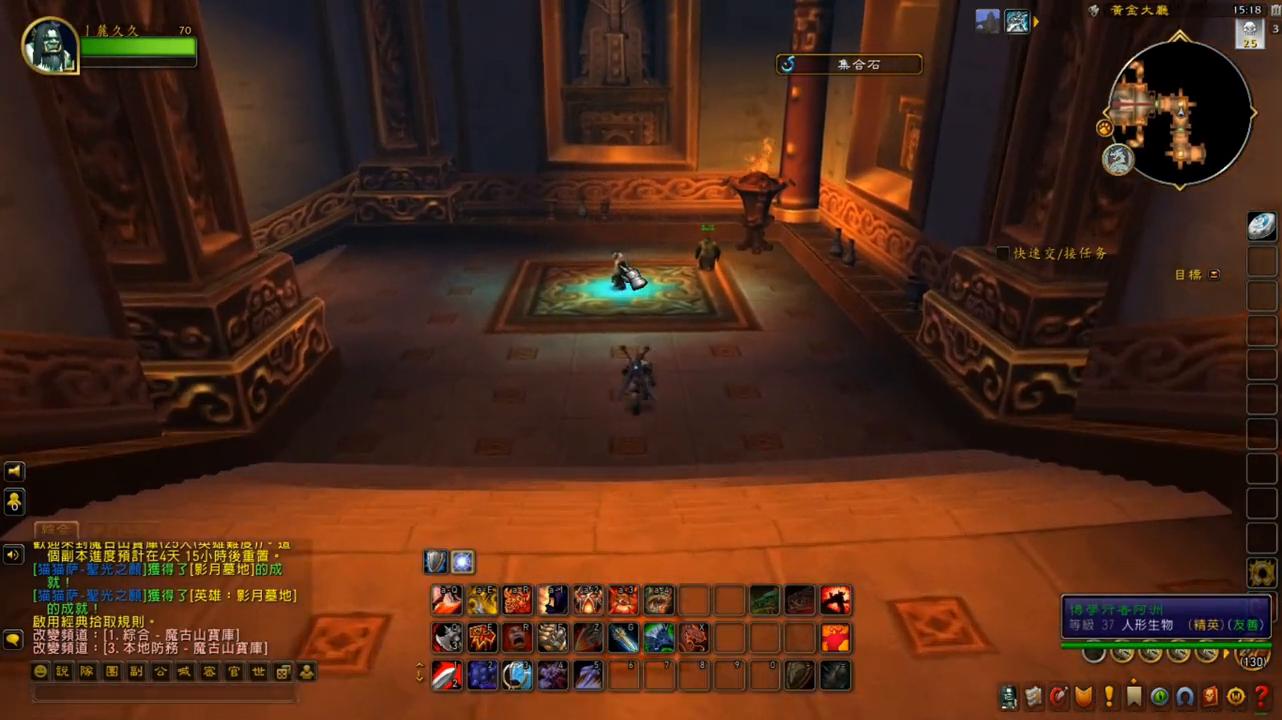Open the red question mark help button

pyautogui.click(x=1262, y=696)
